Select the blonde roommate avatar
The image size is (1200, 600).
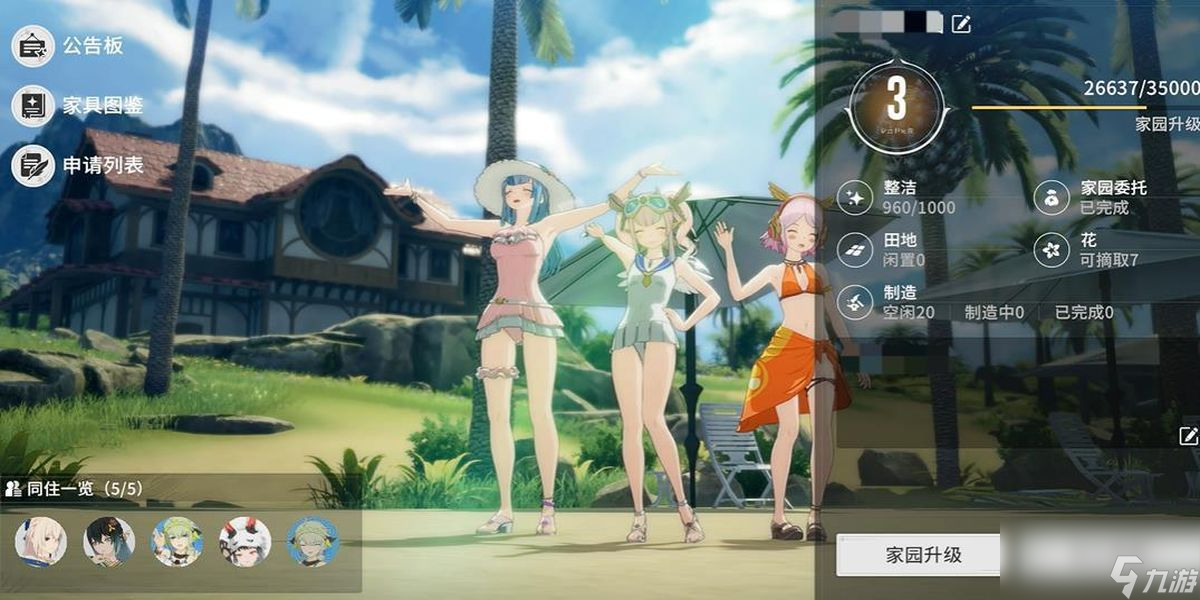pyautogui.click(x=41, y=542)
